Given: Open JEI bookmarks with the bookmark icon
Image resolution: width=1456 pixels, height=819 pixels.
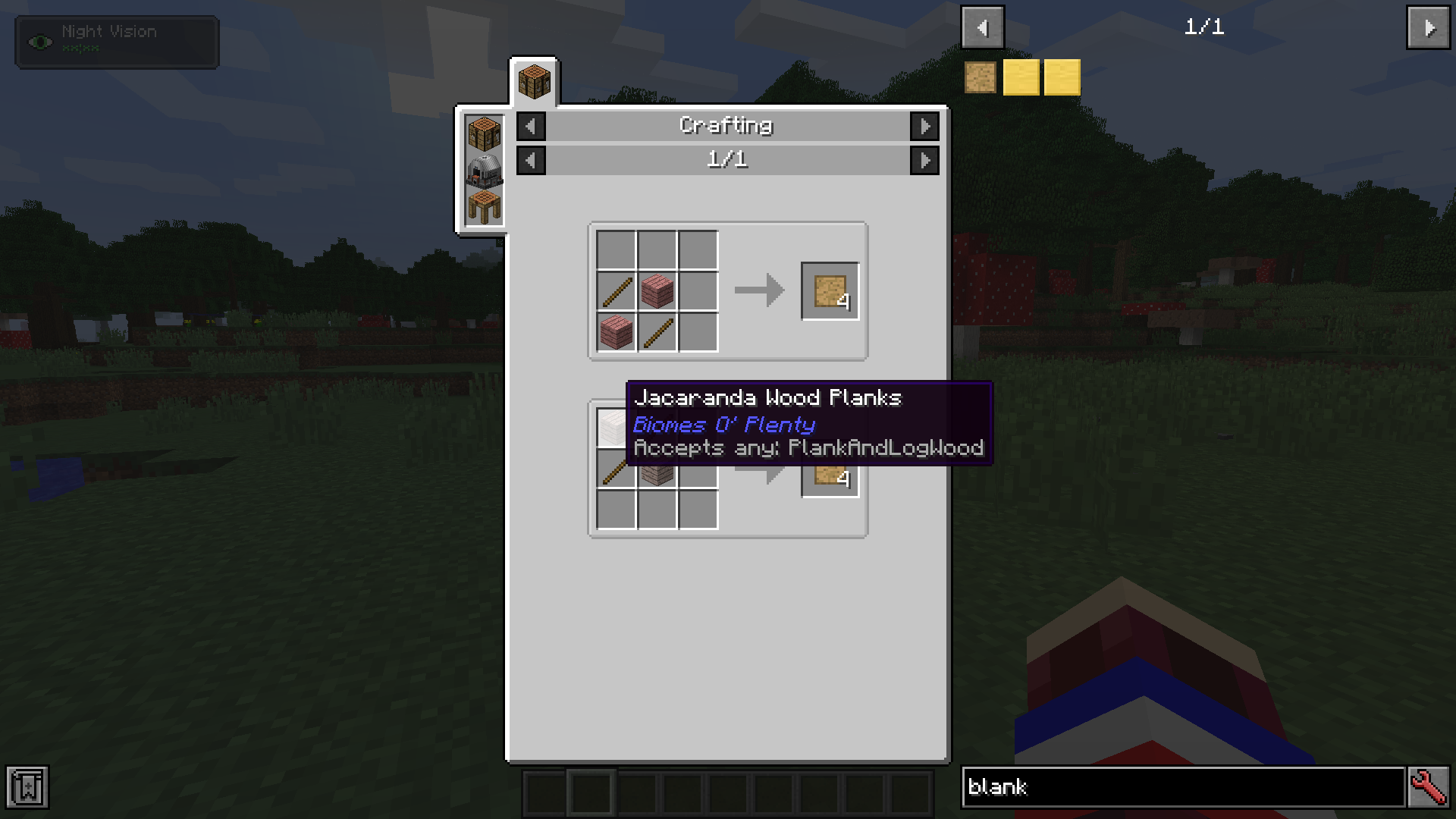Looking at the screenshot, I should 27,788.
